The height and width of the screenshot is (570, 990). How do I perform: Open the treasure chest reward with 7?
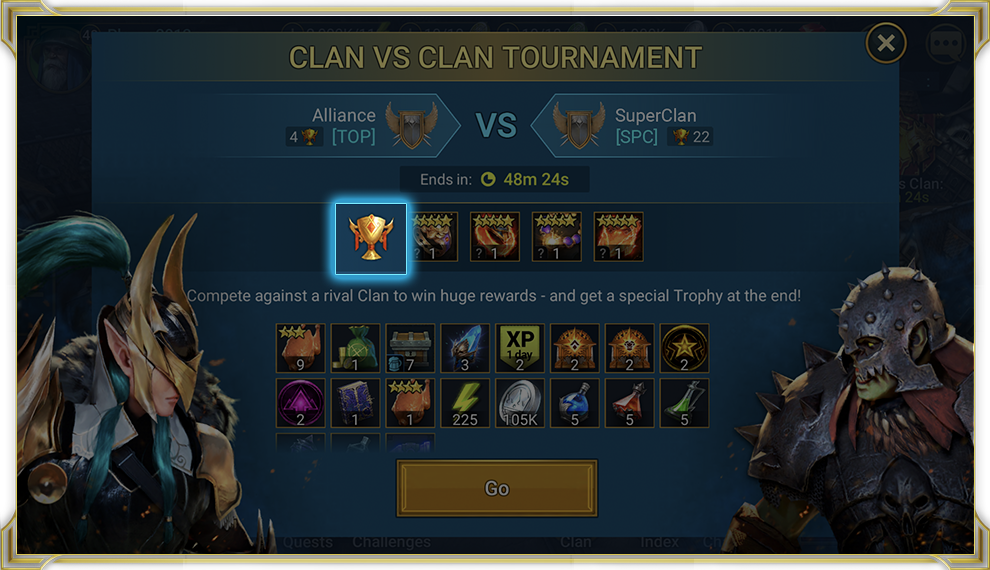click(410, 348)
